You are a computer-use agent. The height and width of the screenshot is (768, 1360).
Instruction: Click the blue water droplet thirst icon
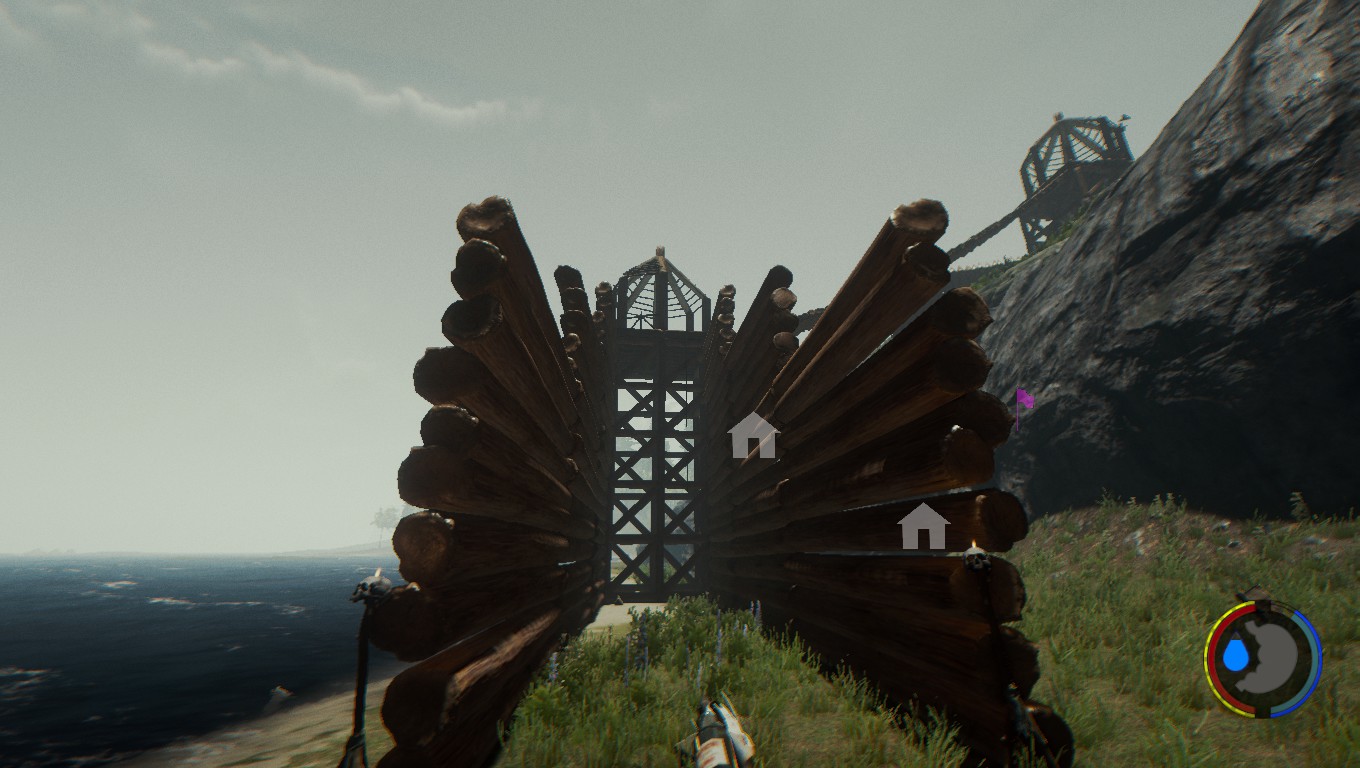point(1236,656)
